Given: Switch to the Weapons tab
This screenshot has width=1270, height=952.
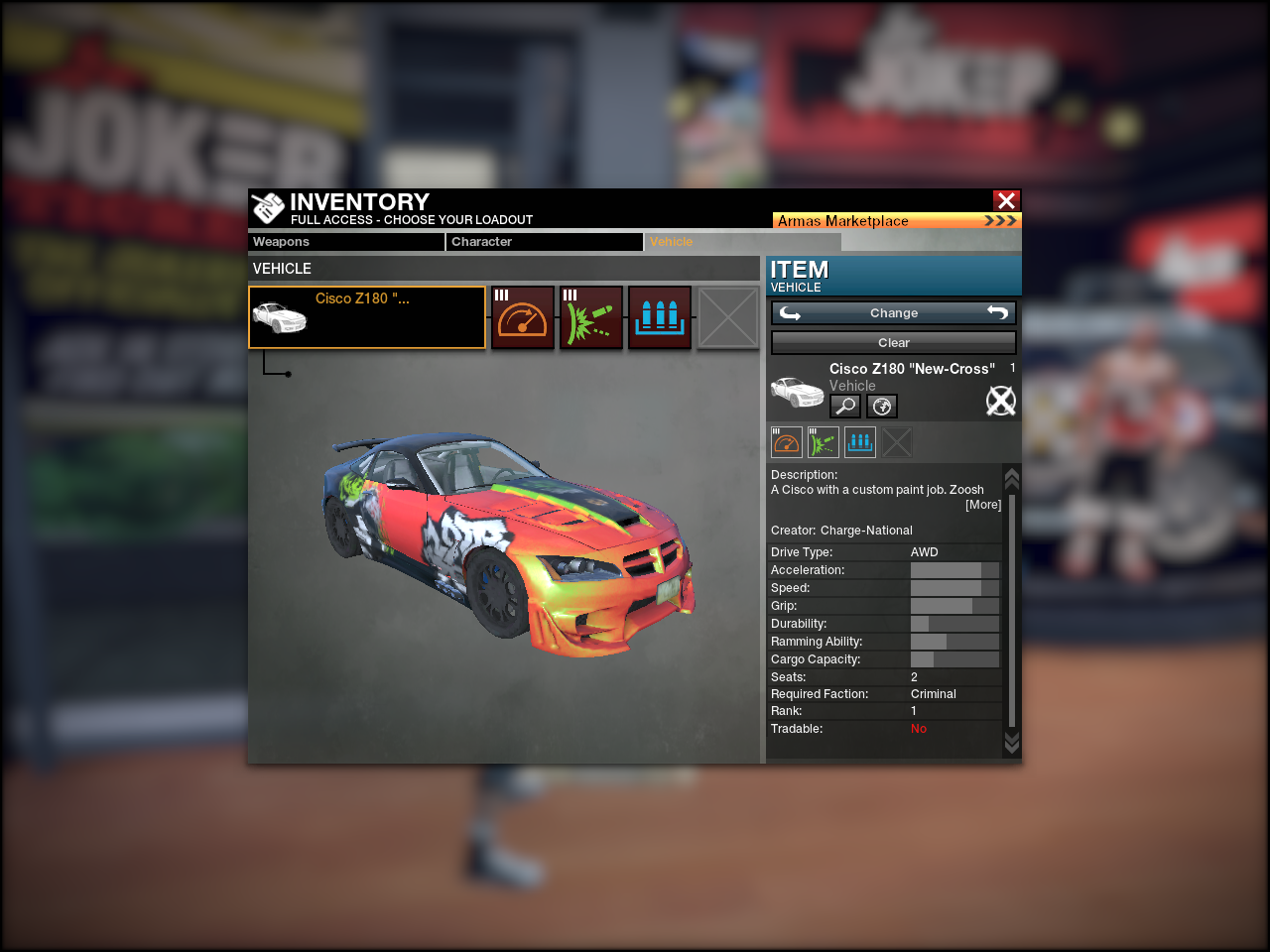Looking at the screenshot, I should point(345,242).
